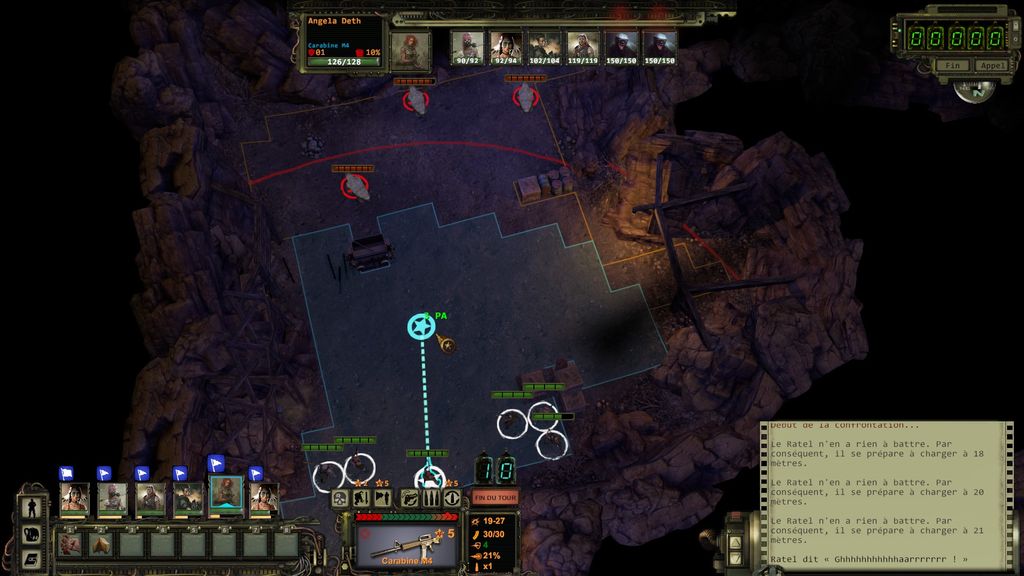Activate the three bullets action icon
The image size is (1024, 576).
tap(431, 498)
